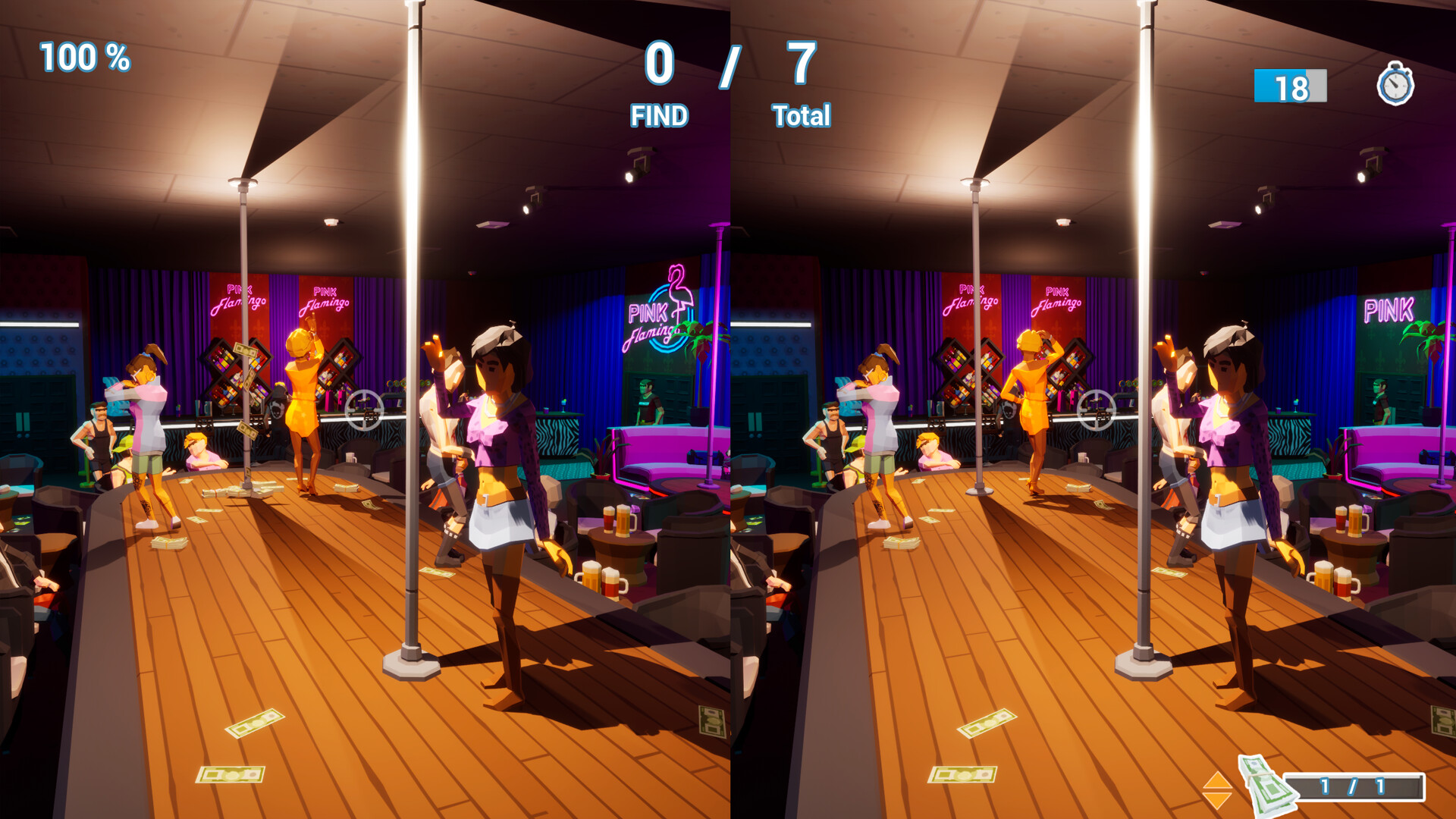Click the red PINK Flamingo wall poster
The image size is (1456, 819).
(x=237, y=296)
